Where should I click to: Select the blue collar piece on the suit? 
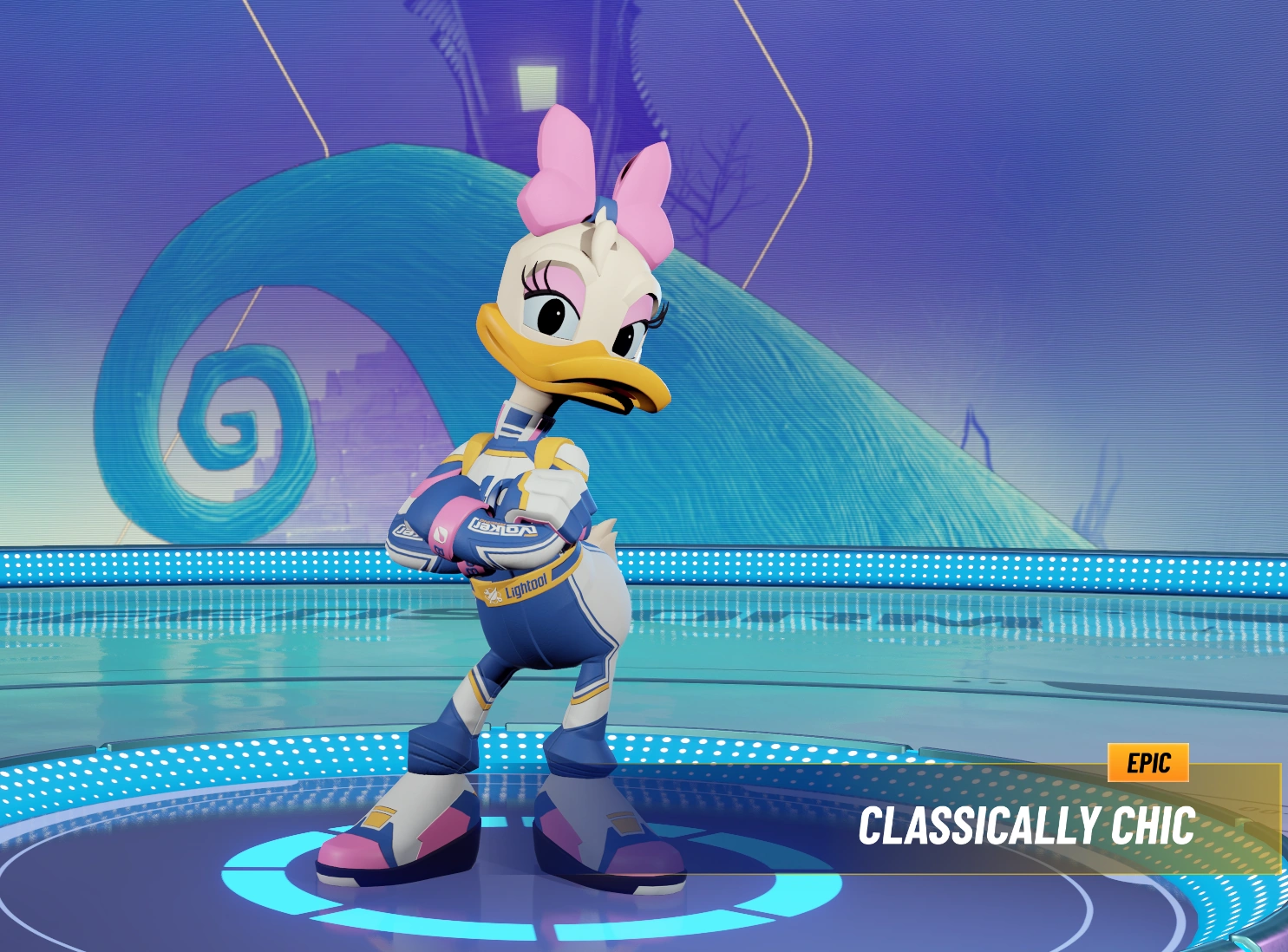click(x=518, y=418)
